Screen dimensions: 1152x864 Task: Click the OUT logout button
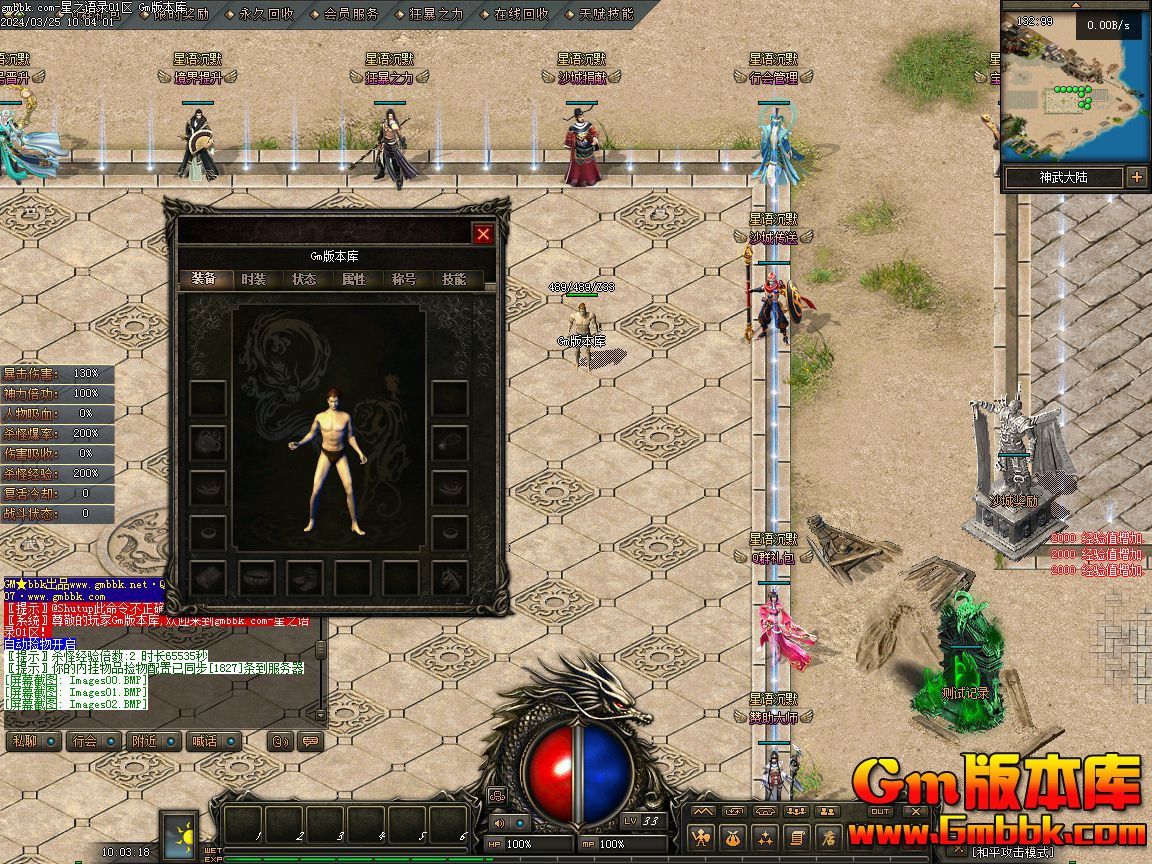880,811
